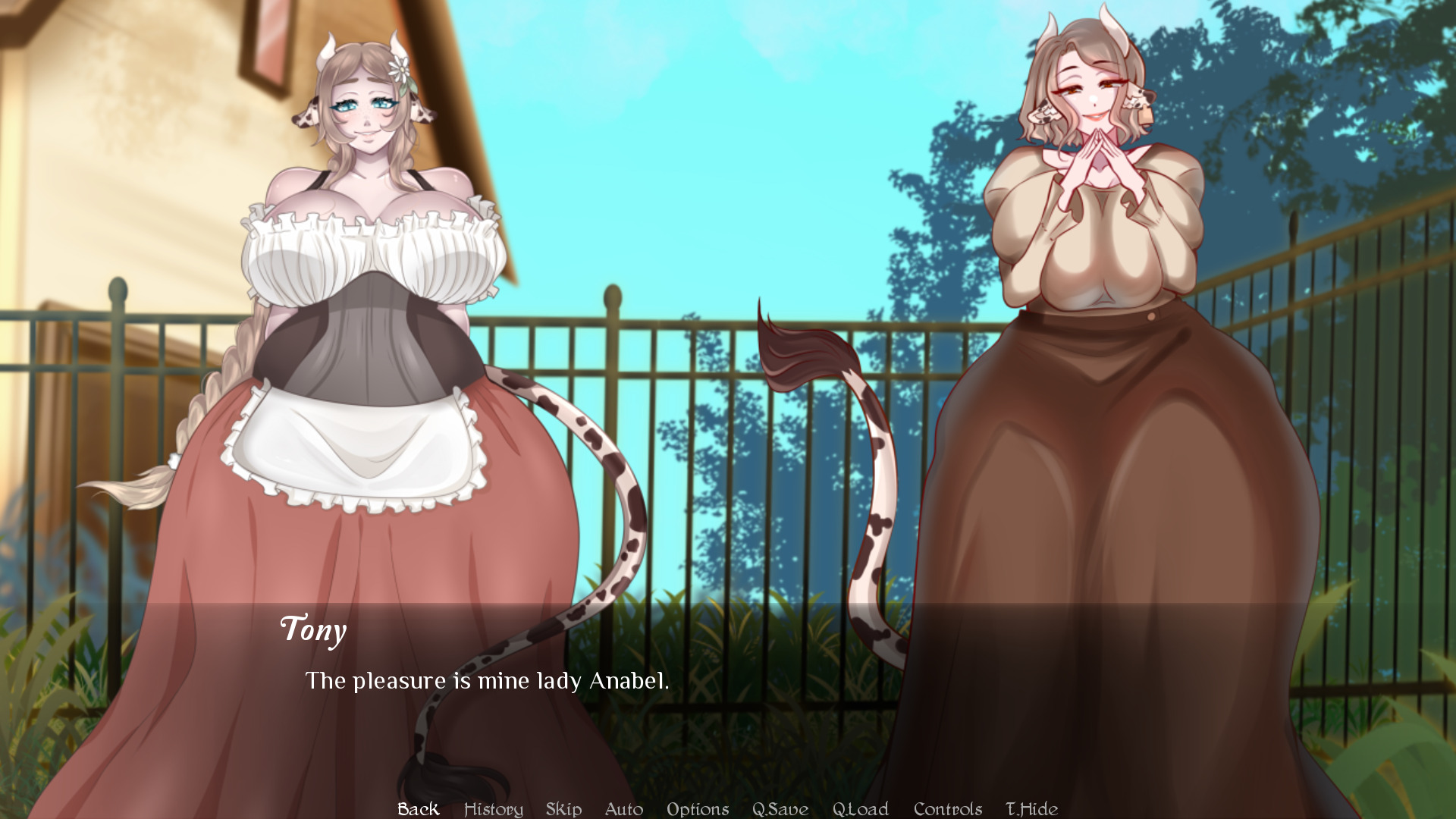Image resolution: width=1456 pixels, height=819 pixels.
Task: Quick save with Q.Save
Action: [780, 809]
